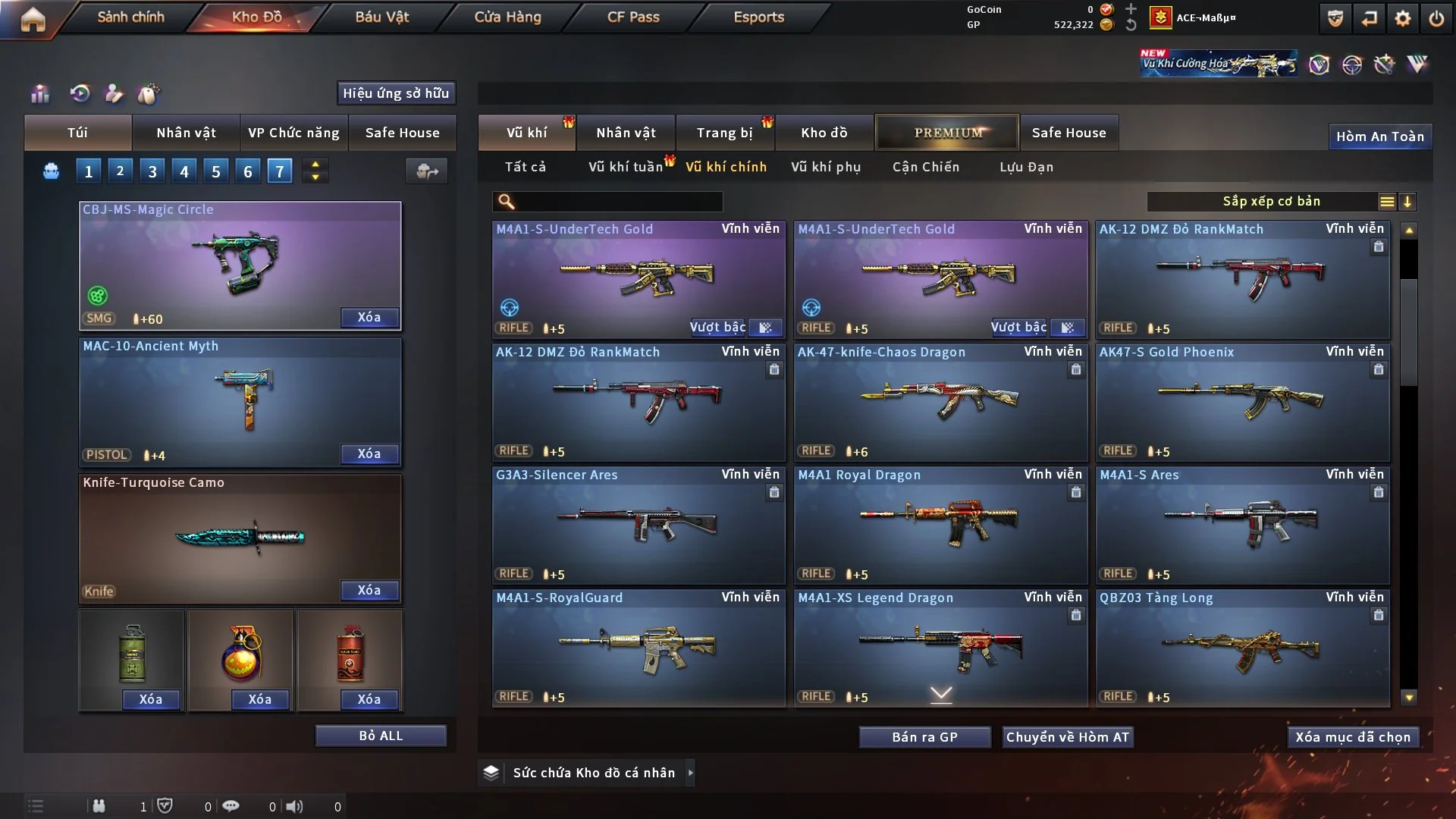The width and height of the screenshot is (1456, 819).
Task: Show the Cận Chiến weapon category
Action: [926, 167]
